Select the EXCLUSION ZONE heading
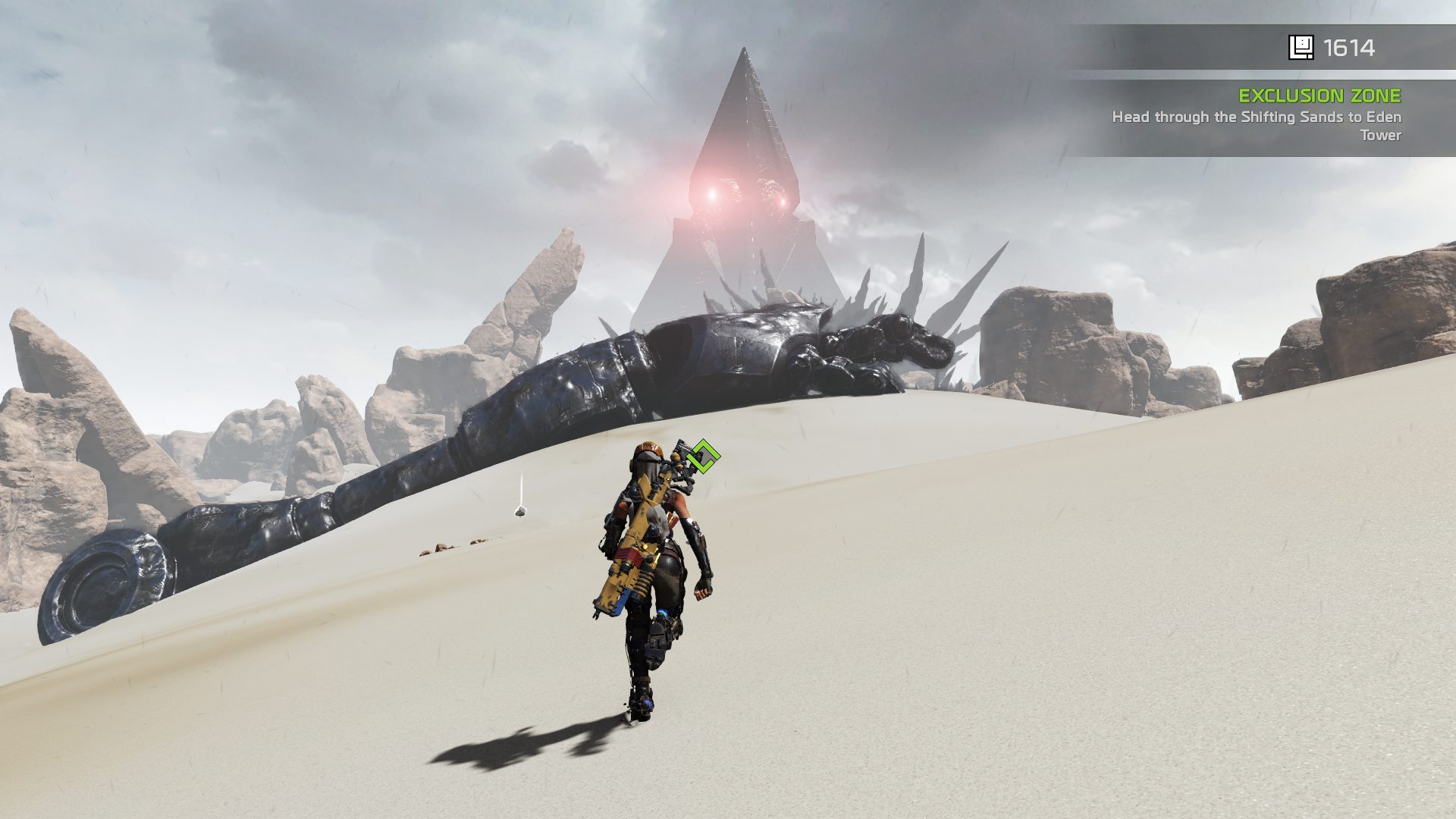This screenshot has width=1456, height=819. (x=1319, y=96)
